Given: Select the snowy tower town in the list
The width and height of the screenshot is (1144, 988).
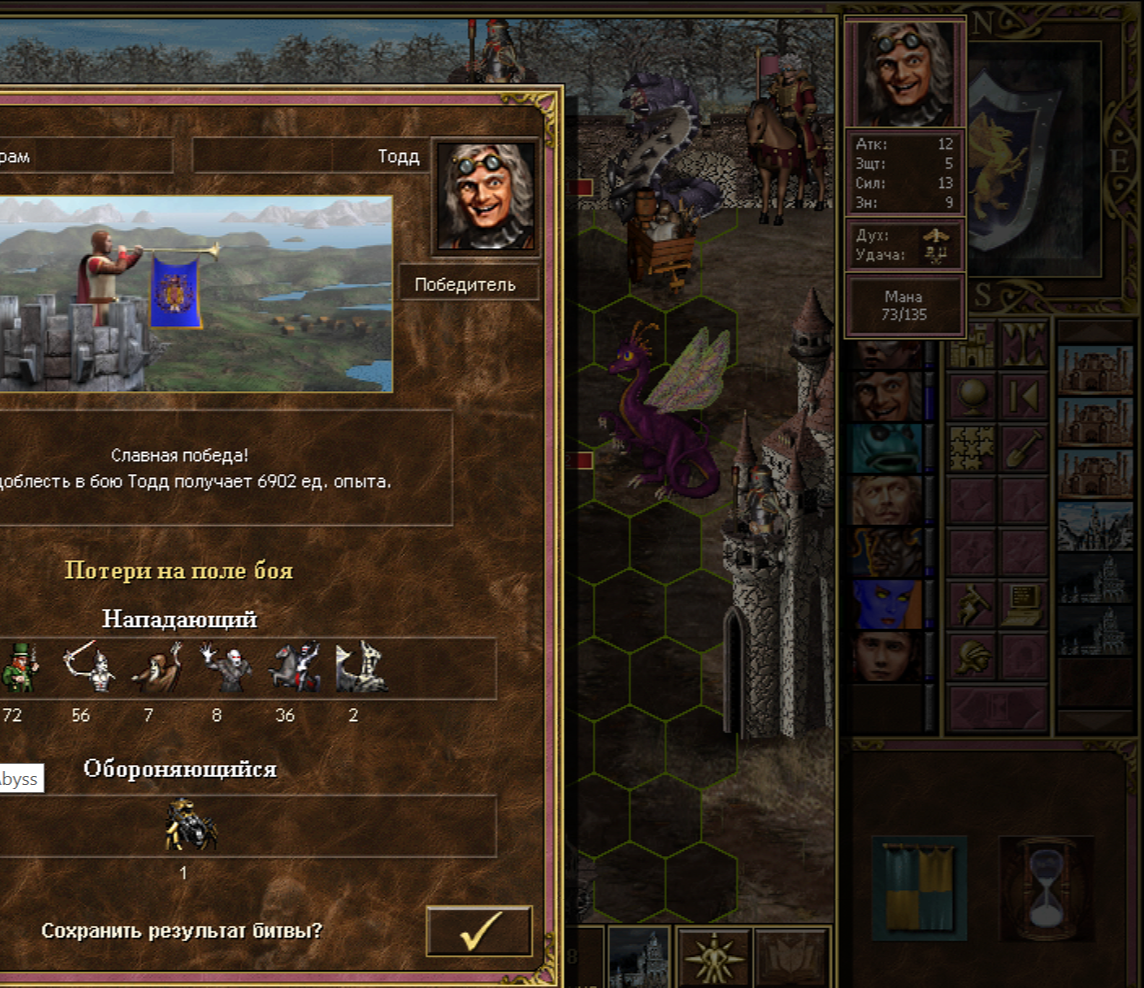Looking at the screenshot, I should [x=1095, y=525].
